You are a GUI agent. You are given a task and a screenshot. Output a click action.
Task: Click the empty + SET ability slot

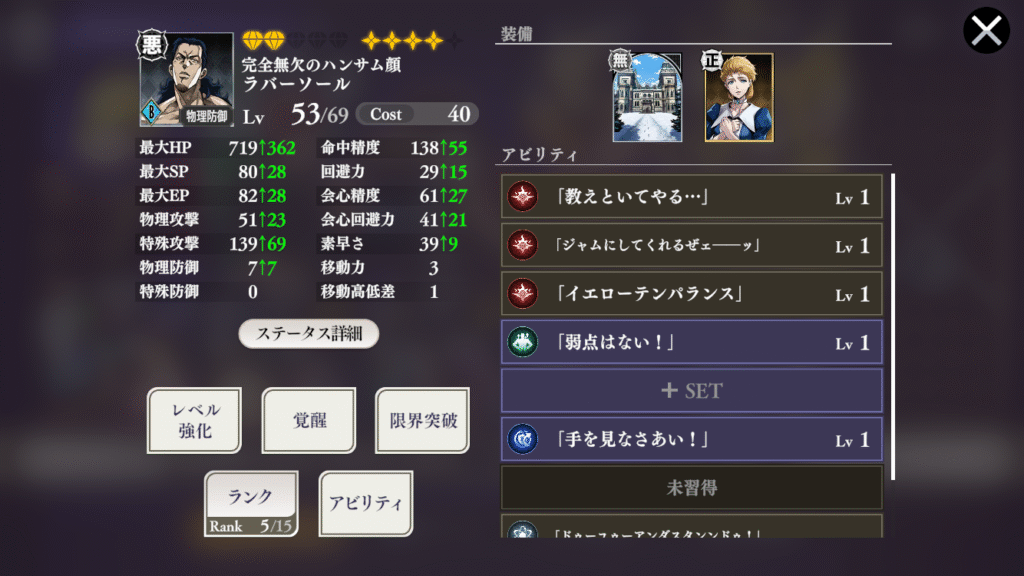[x=691, y=391]
